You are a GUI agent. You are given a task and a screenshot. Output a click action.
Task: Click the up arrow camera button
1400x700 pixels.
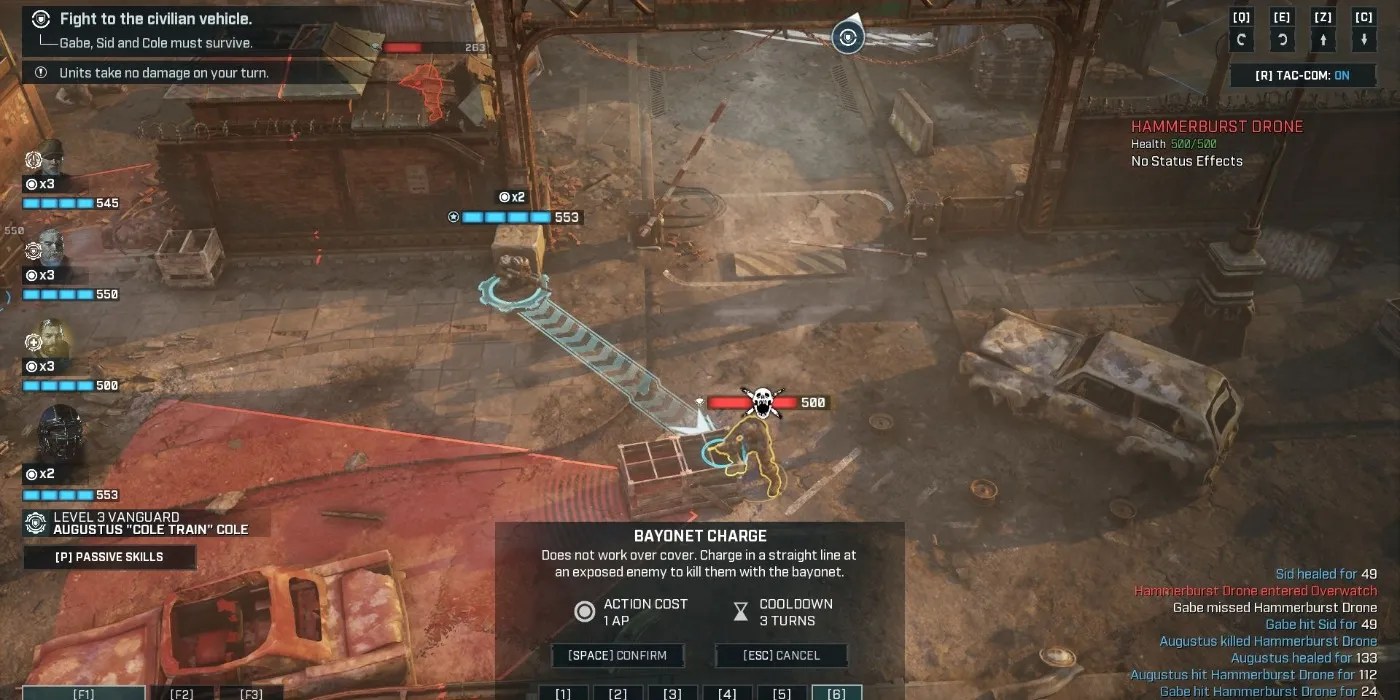(1323, 40)
